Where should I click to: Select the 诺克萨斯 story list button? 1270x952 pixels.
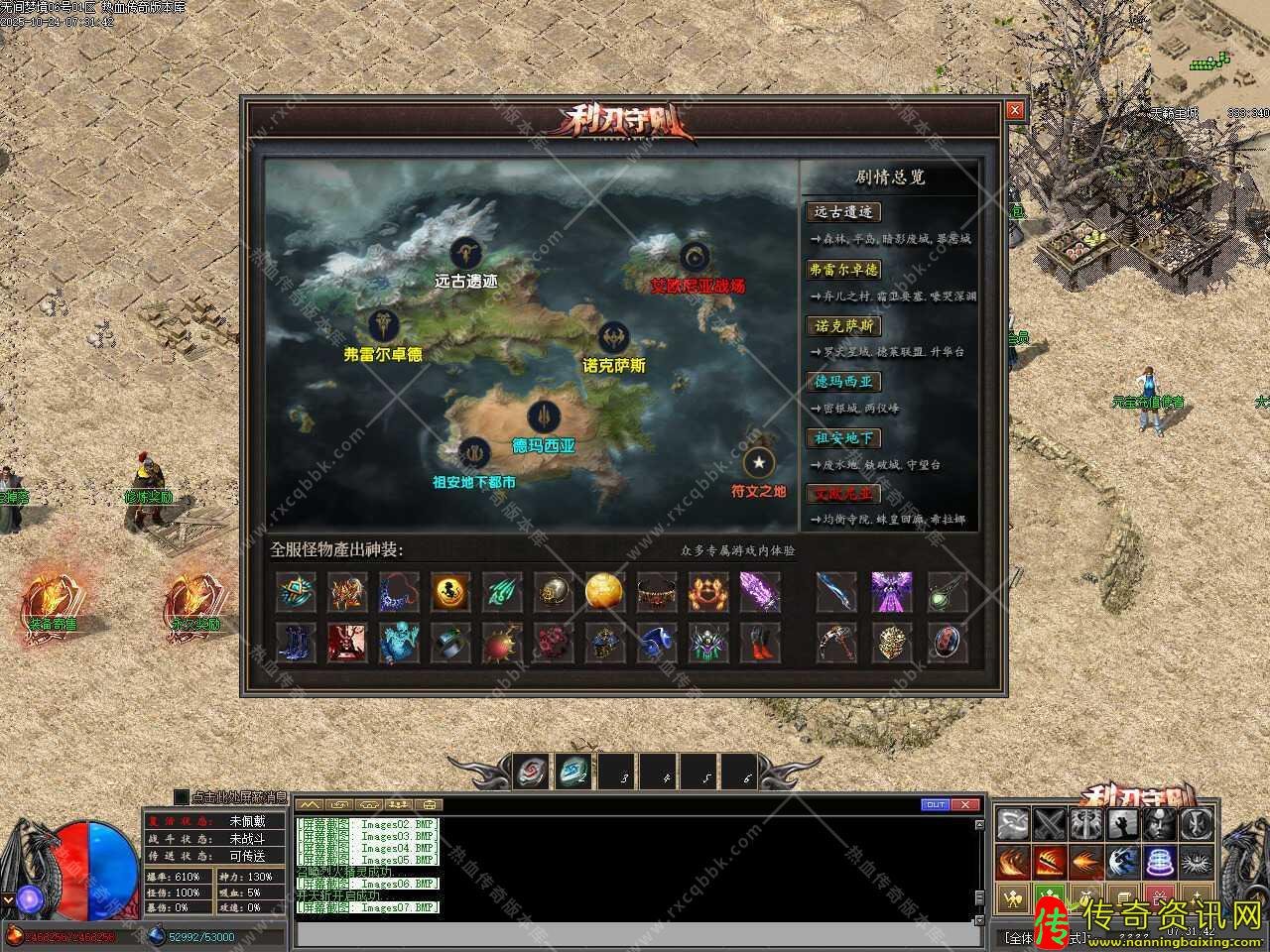click(844, 326)
